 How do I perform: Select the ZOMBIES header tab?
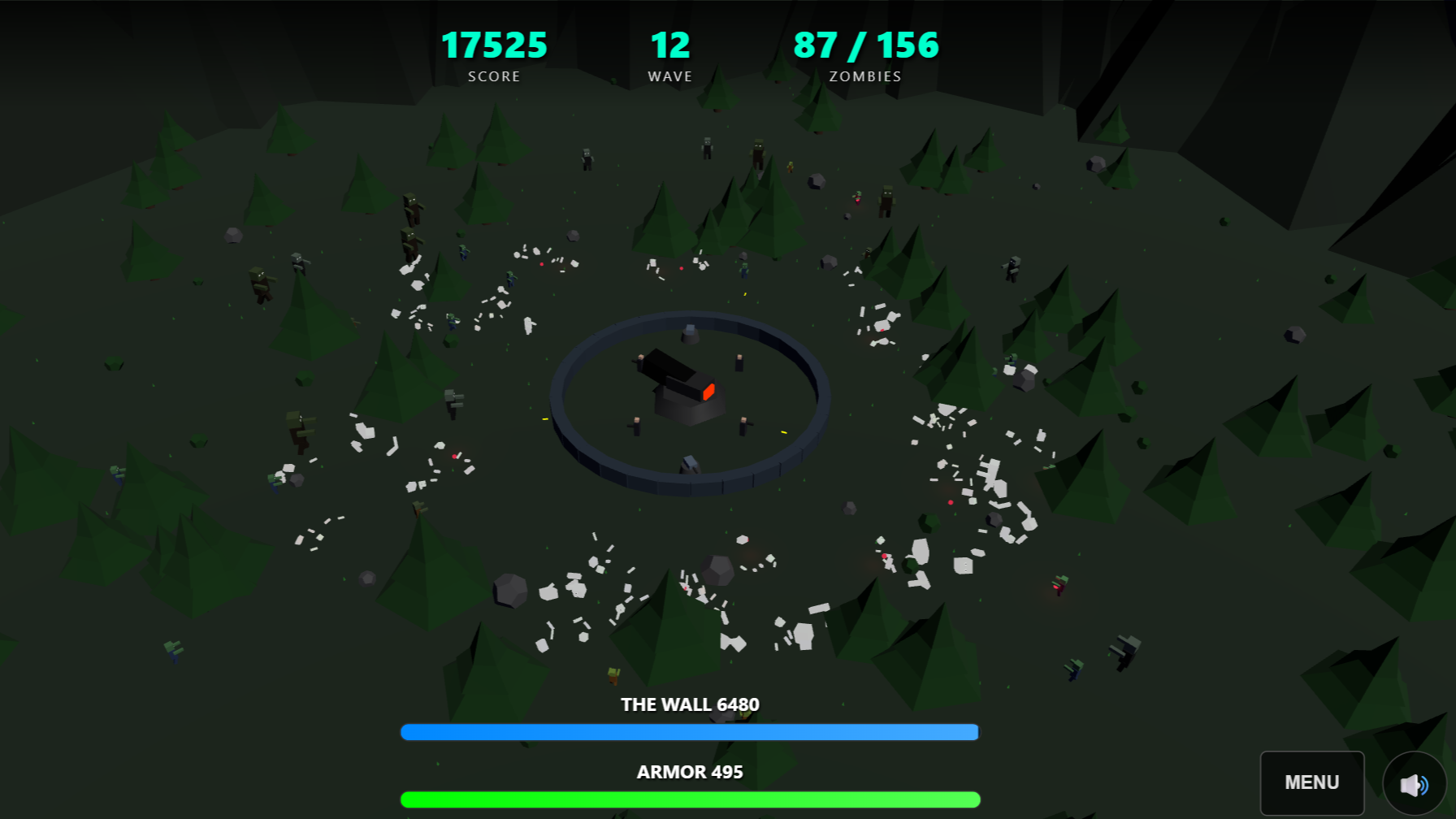point(864,76)
